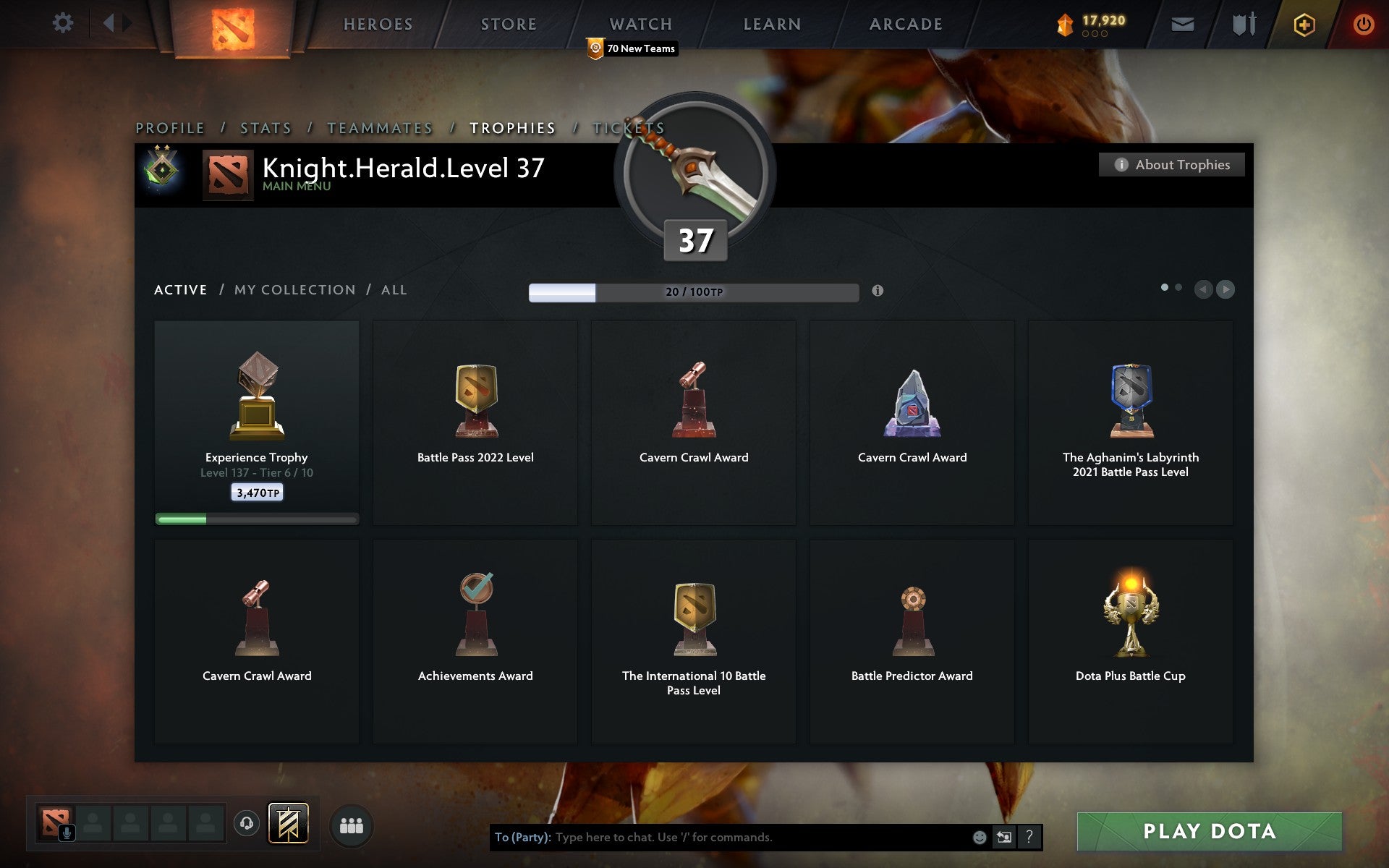Screen dimensions: 1389x868
Task: Click the 20/100TP progress bar
Action: click(x=692, y=292)
